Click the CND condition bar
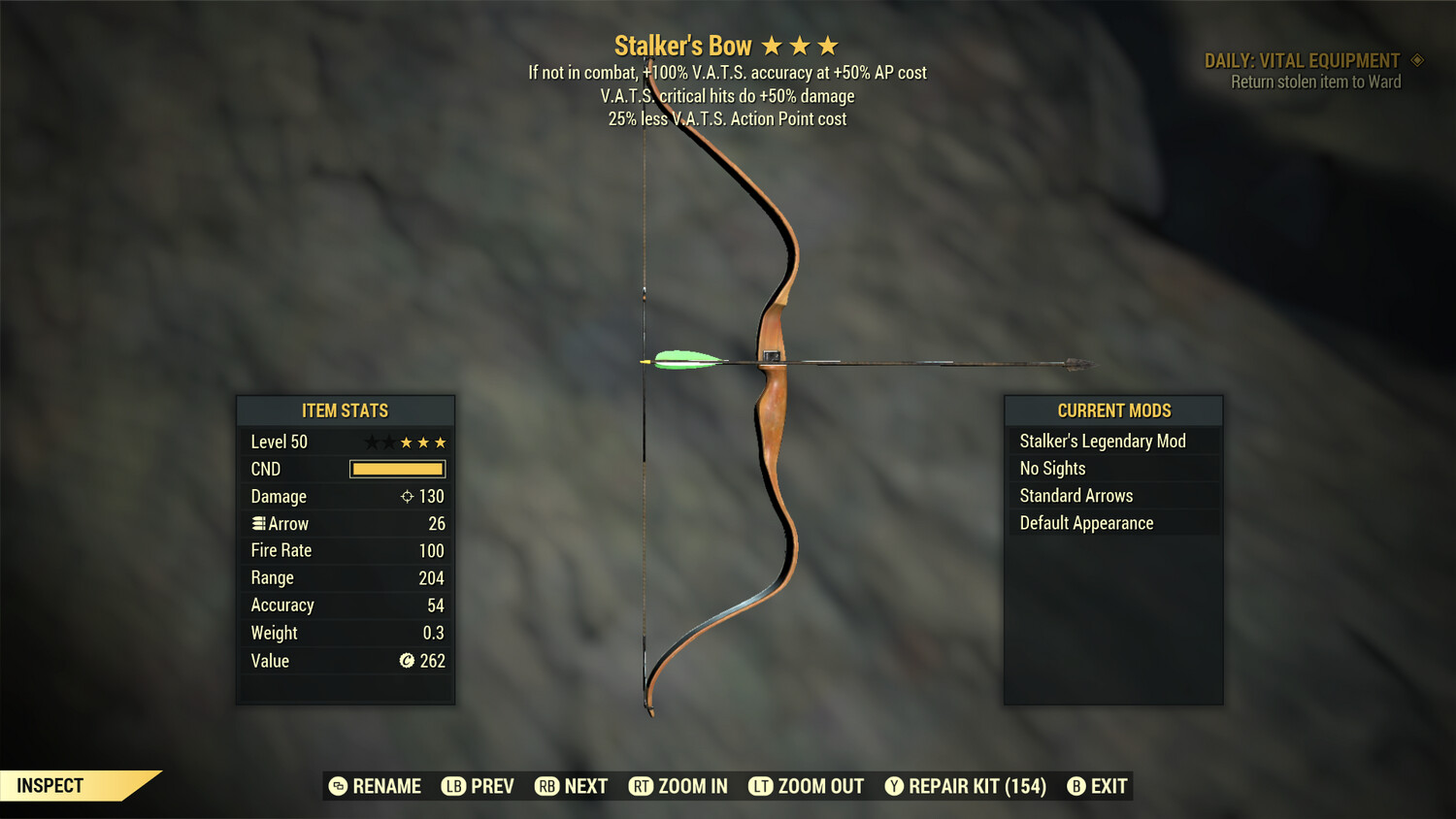This screenshot has height=819, width=1456. pos(397,469)
